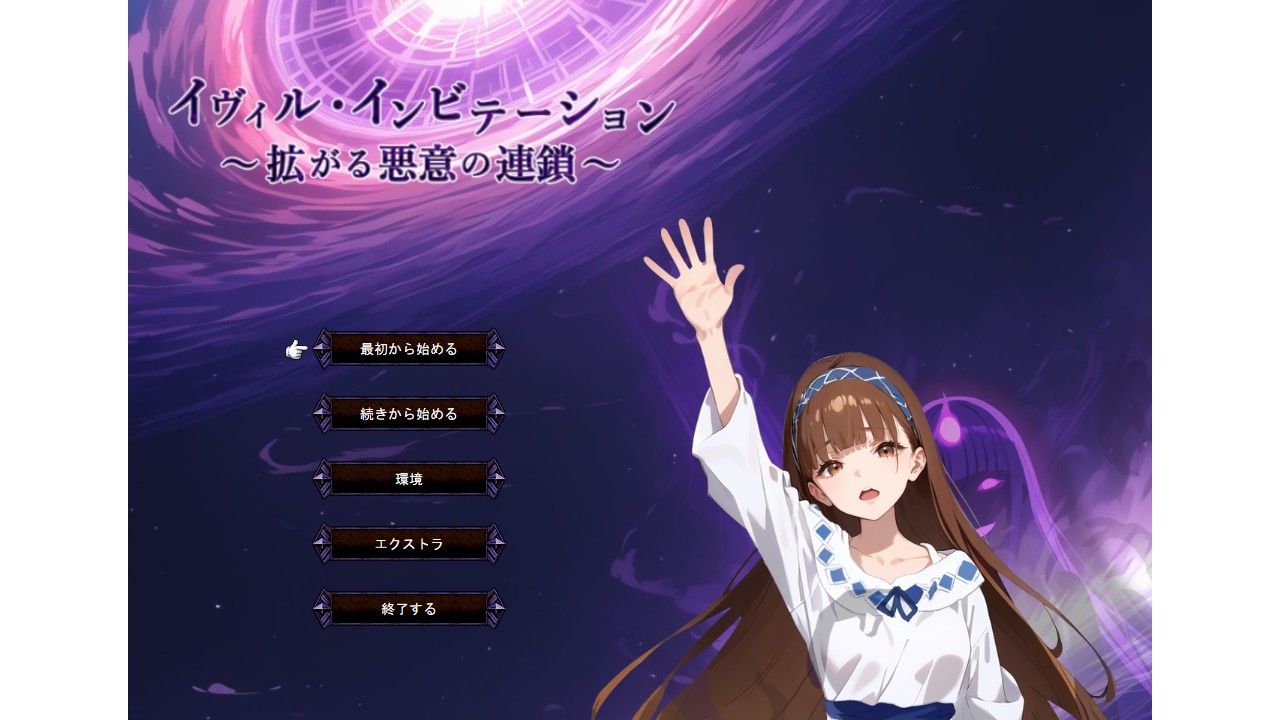Screen dimensions: 1280x720
Task: Click the left diamond ornament on 最初から始める
Action: click(320, 348)
